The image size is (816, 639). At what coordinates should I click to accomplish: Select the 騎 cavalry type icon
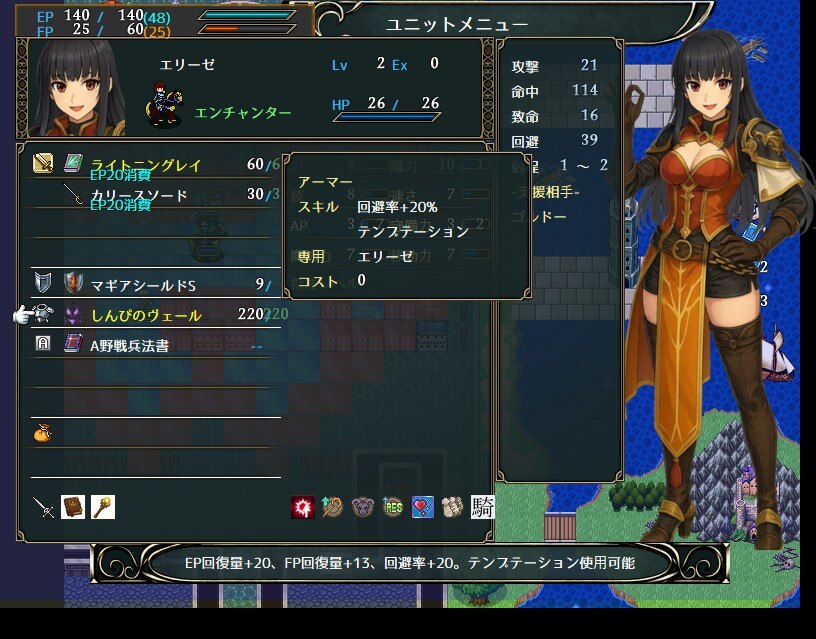coord(482,507)
